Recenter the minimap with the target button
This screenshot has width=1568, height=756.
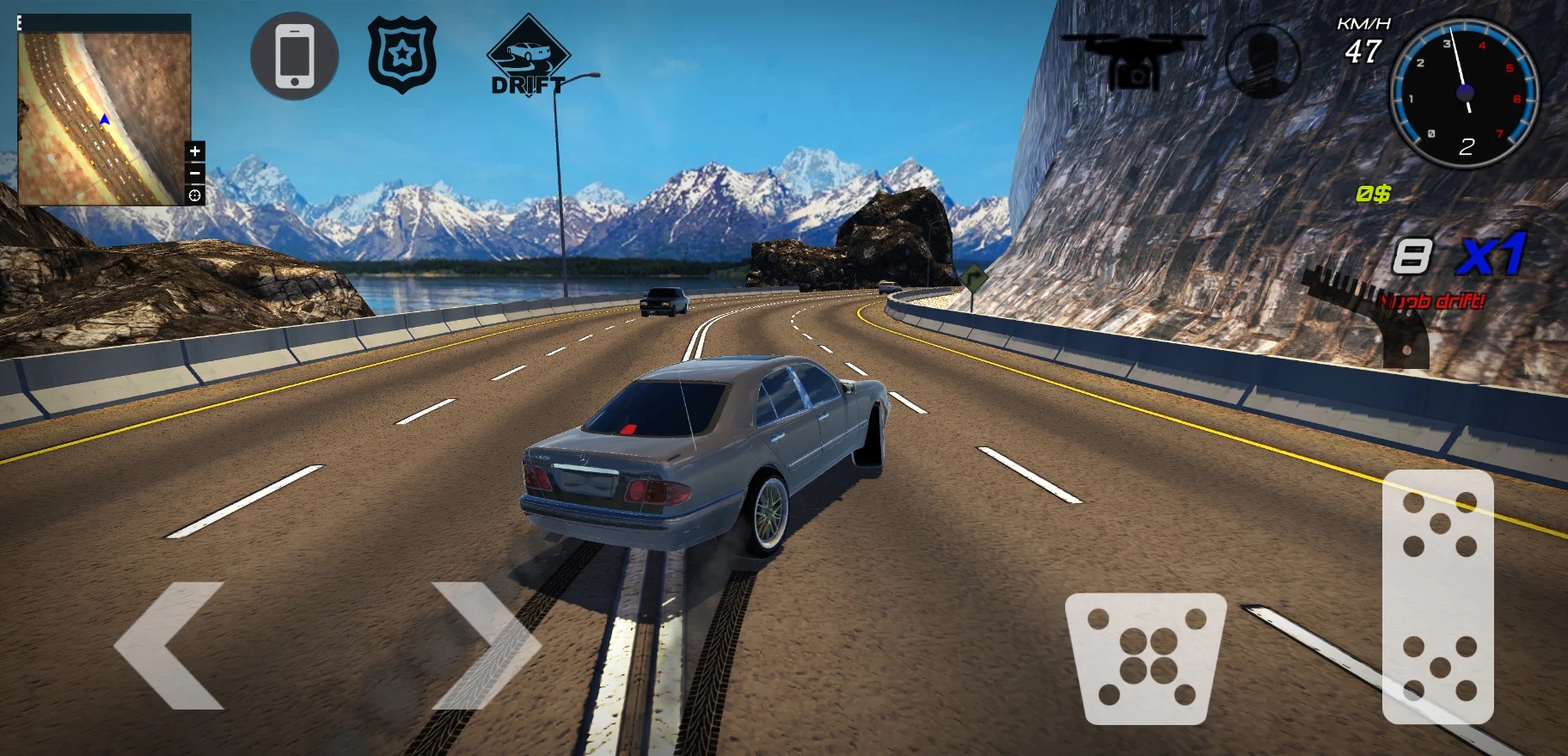(195, 195)
